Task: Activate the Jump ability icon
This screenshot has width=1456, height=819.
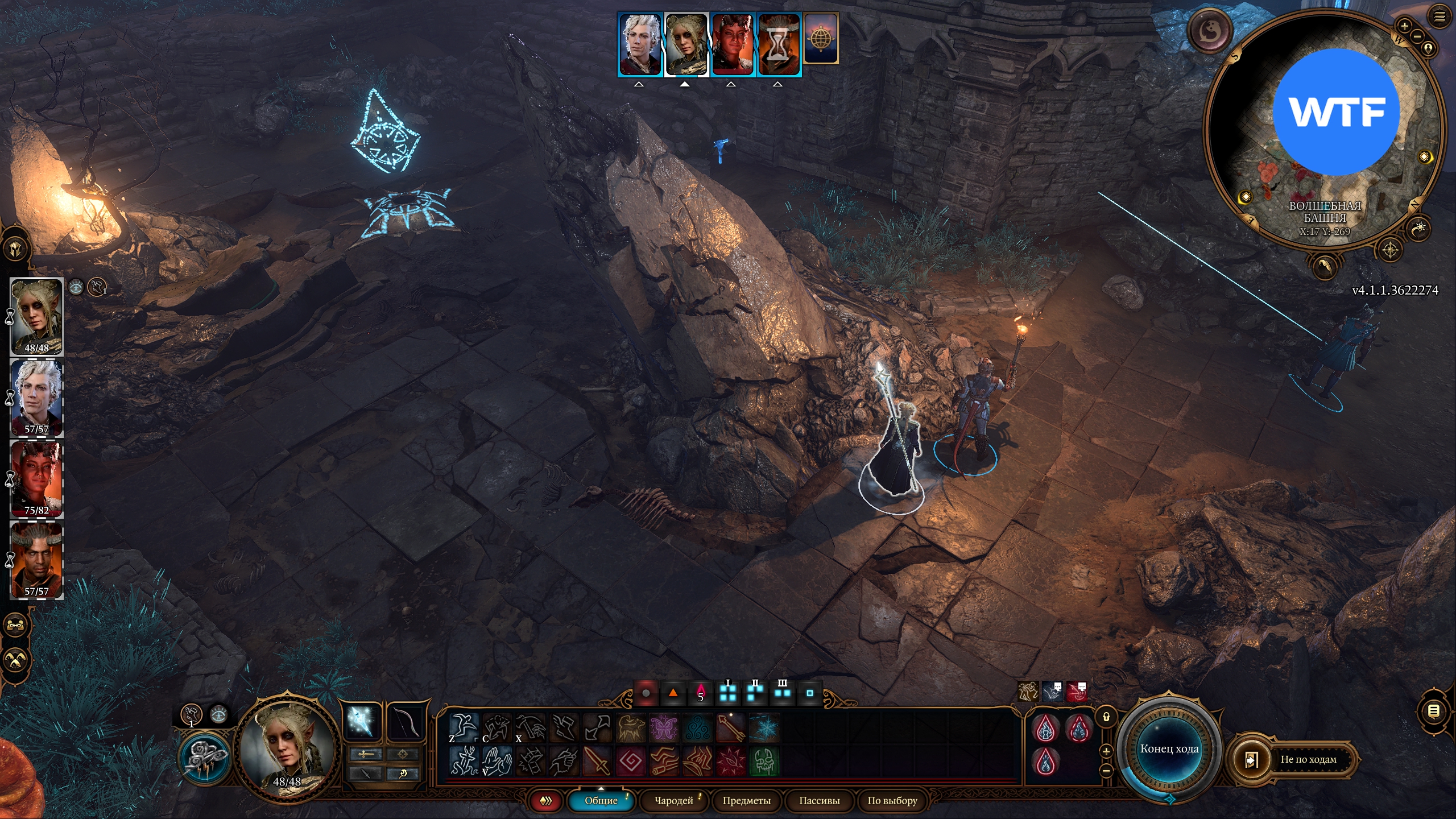Action: [x=464, y=728]
